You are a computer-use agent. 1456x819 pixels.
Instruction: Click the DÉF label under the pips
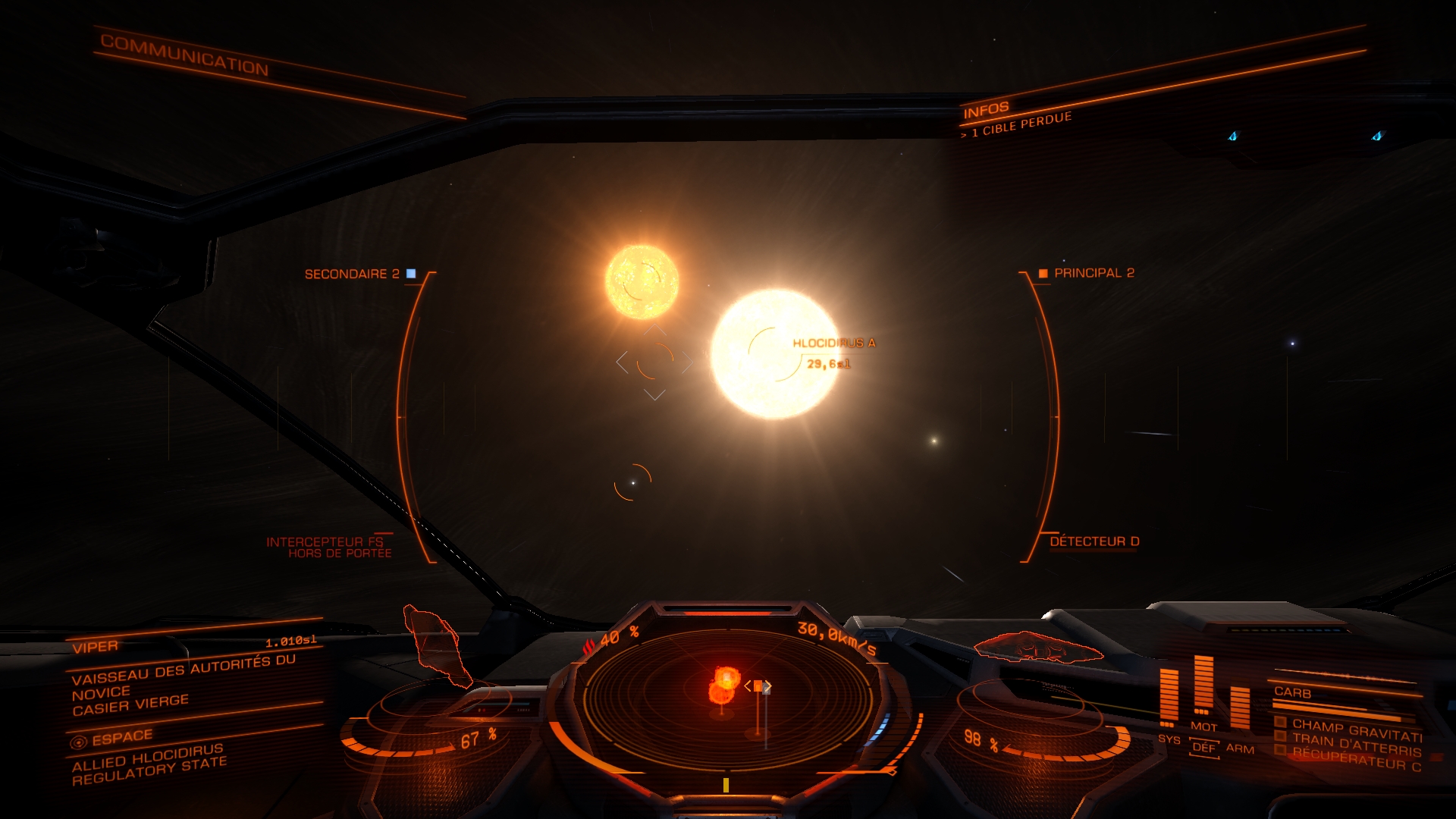(x=1203, y=748)
